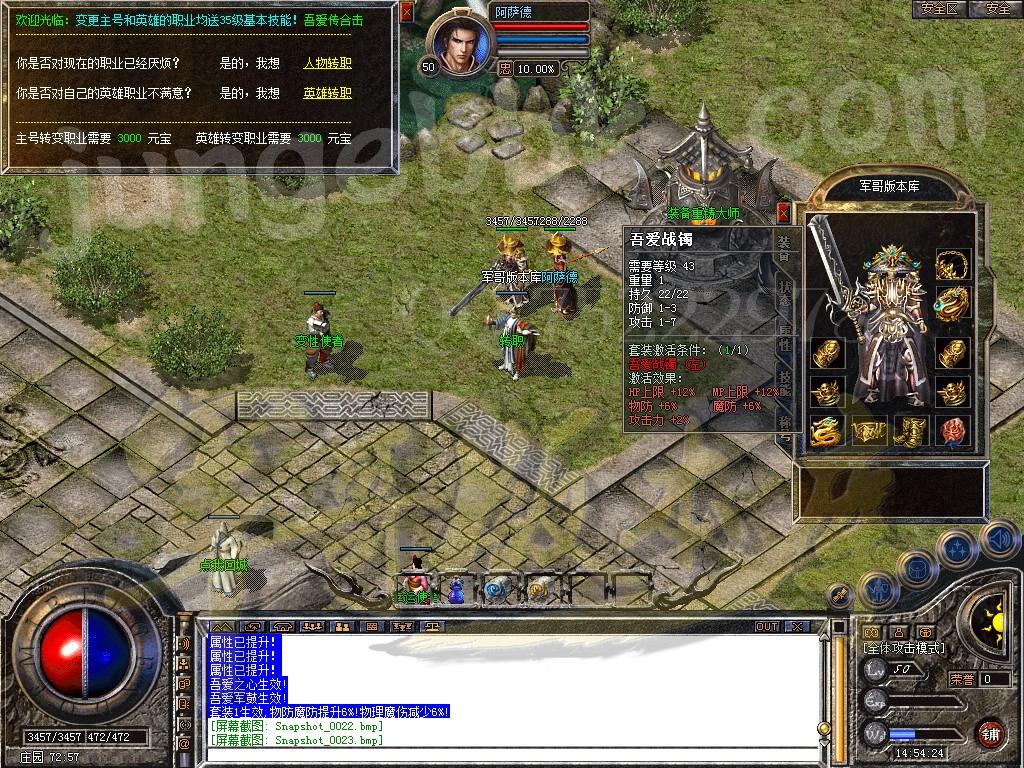Switch to the 状态 status tab
The width and height of the screenshot is (1024, 768).
point(785,287)
